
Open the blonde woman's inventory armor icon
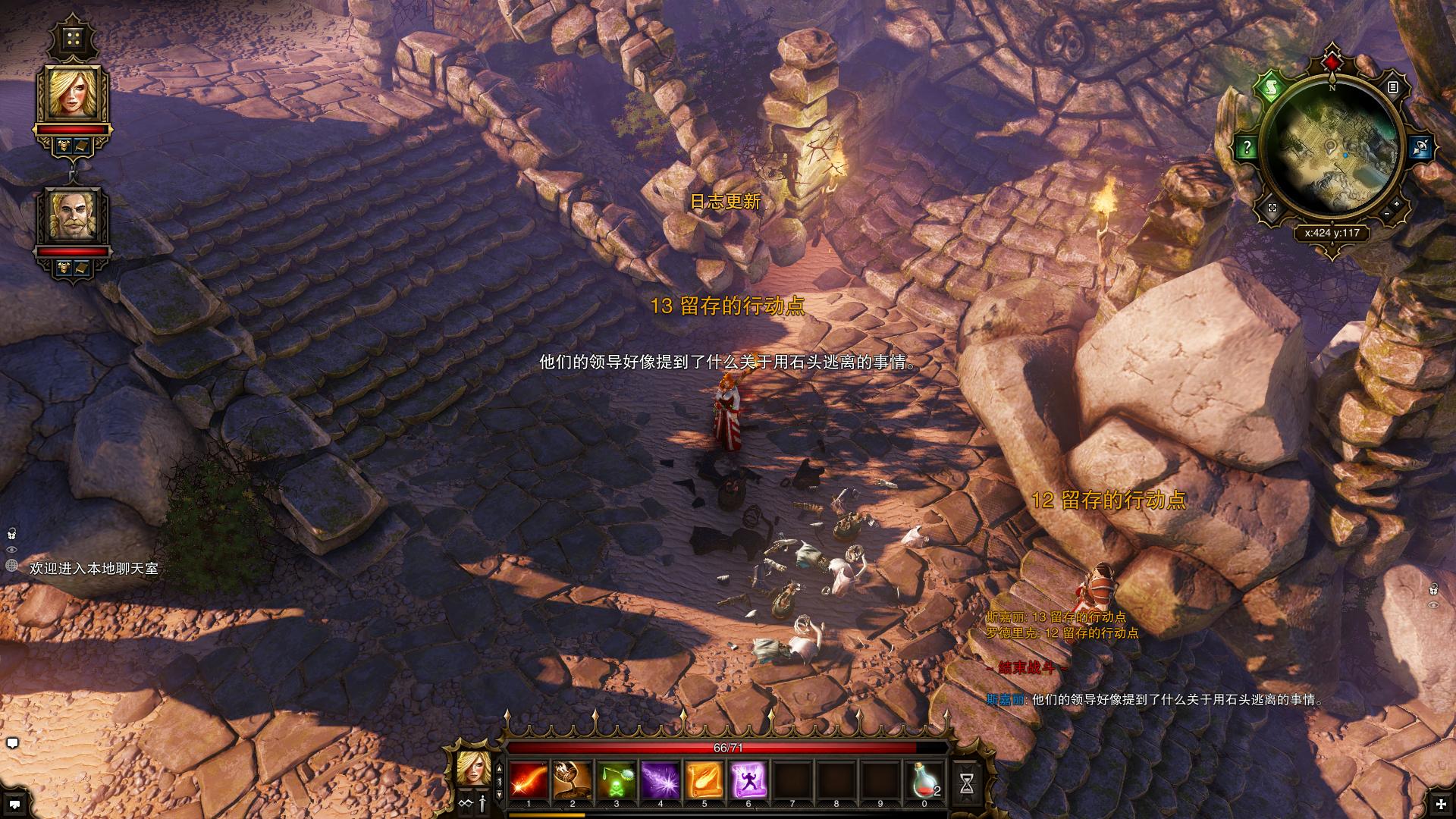(x=64, y=145)
